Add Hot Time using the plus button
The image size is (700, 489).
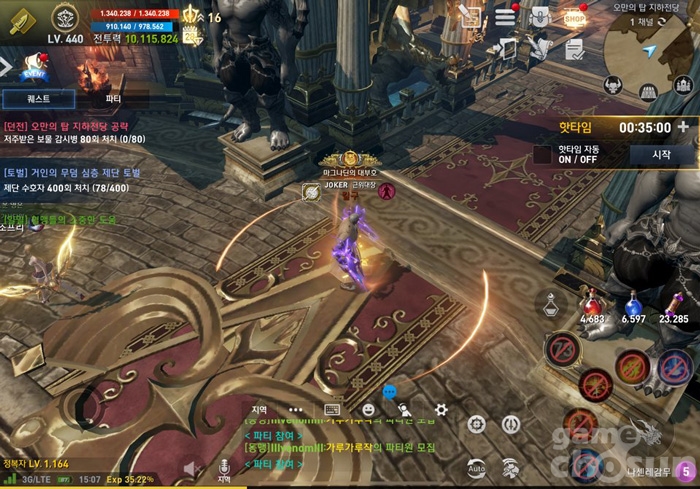click(683, 127)
